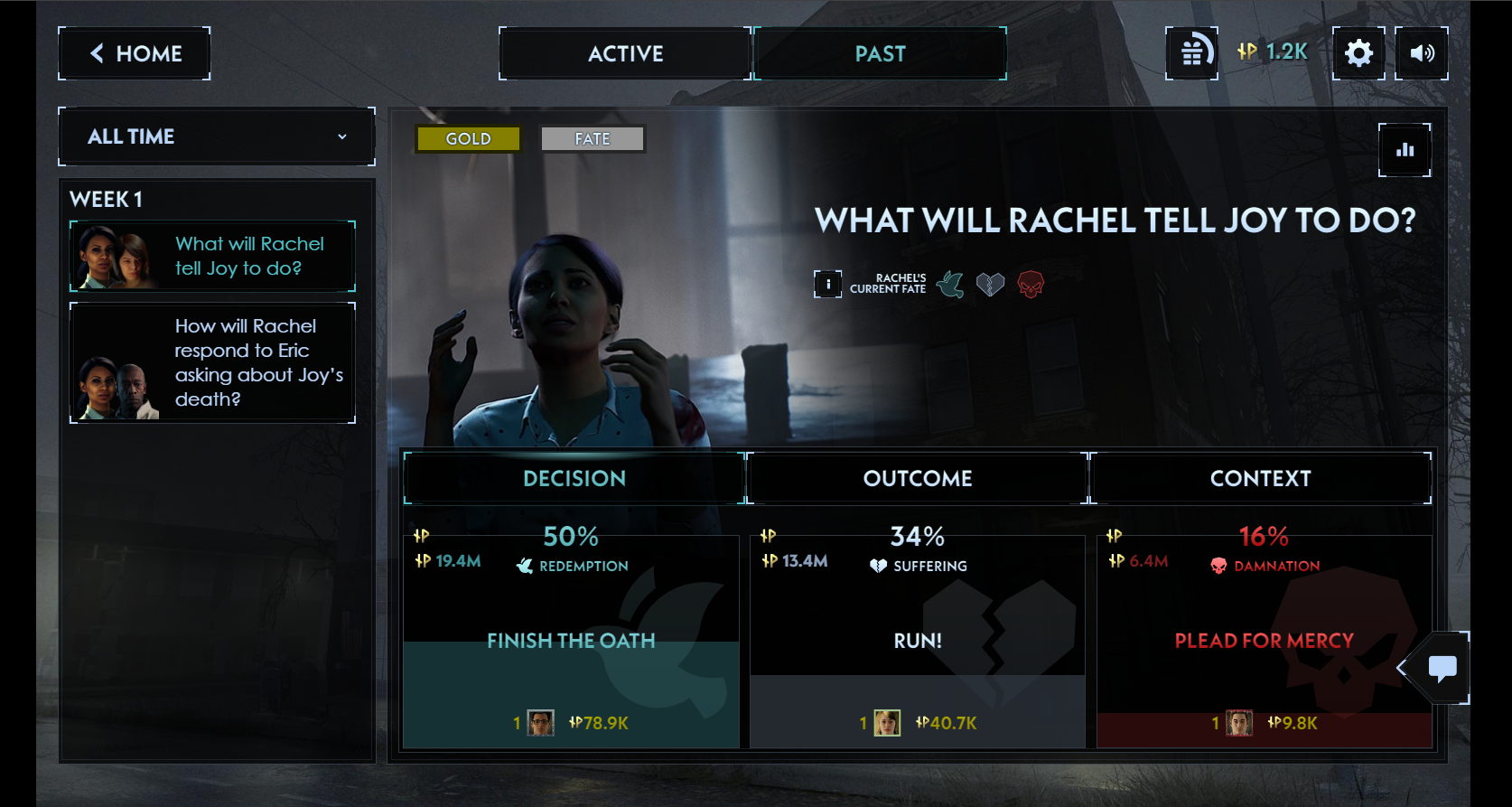
Task: Go back with the Home button
Action: (135, 53)
